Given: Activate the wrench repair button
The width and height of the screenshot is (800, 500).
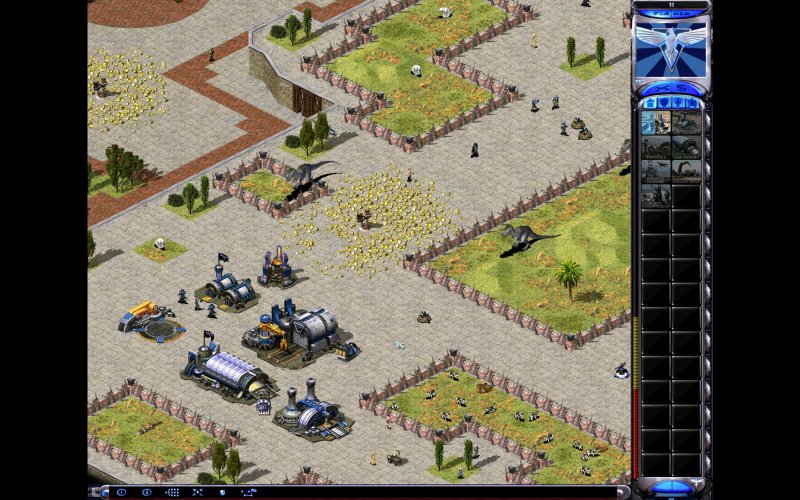Looking at the screenshot, I should pos(662,88).
